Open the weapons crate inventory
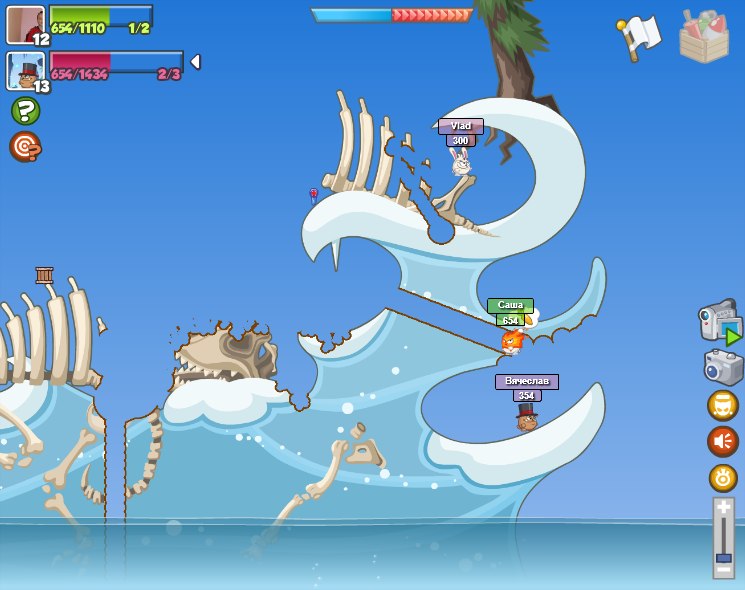Viewport: 745px width, 590px height. click(x=704, y=37)
